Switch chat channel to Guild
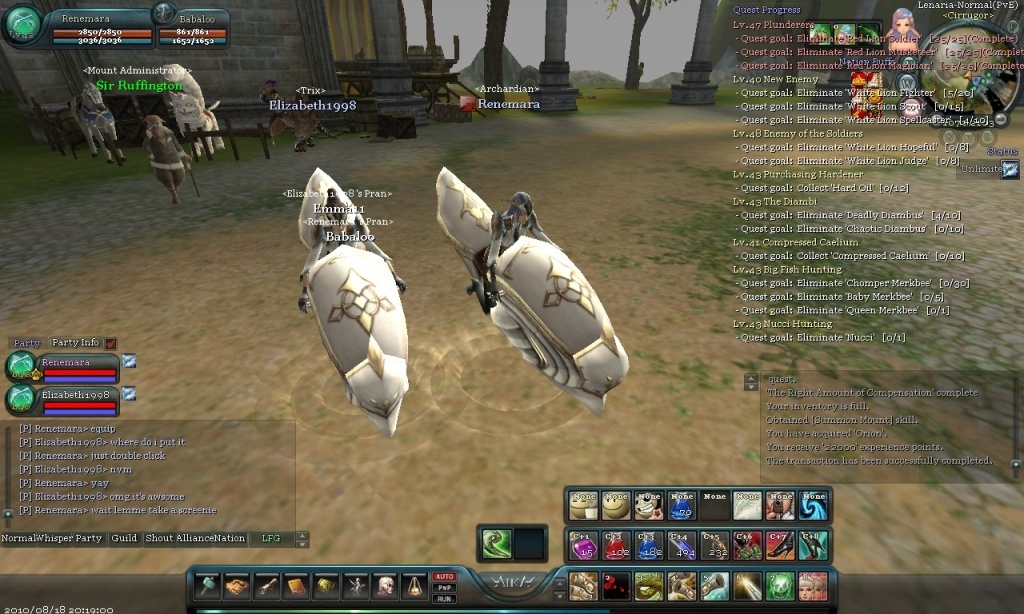1024x614 pixels. pos(124,538)
